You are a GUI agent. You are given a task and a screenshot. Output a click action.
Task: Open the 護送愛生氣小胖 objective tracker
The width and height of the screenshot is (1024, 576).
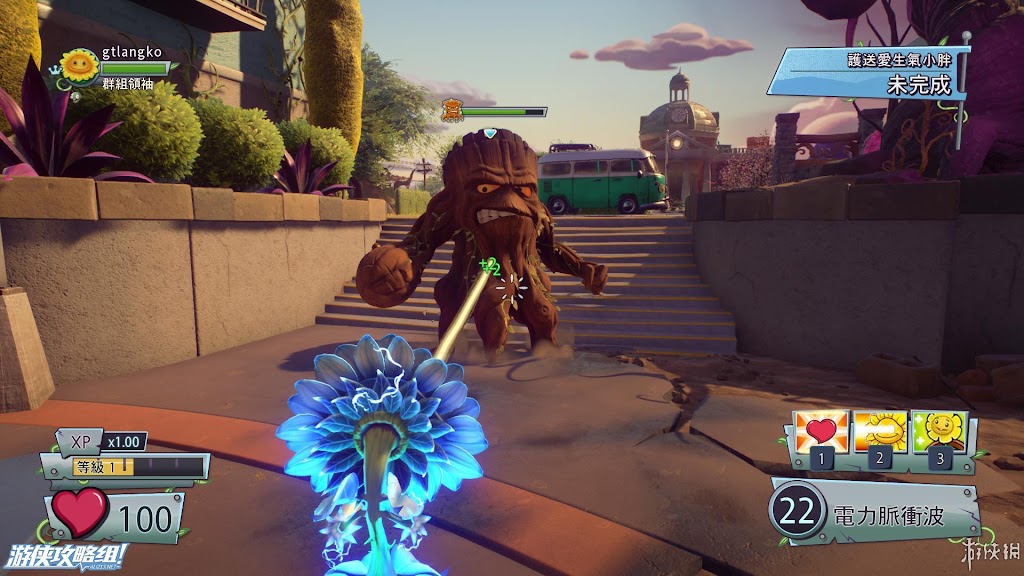coord(867,74)
